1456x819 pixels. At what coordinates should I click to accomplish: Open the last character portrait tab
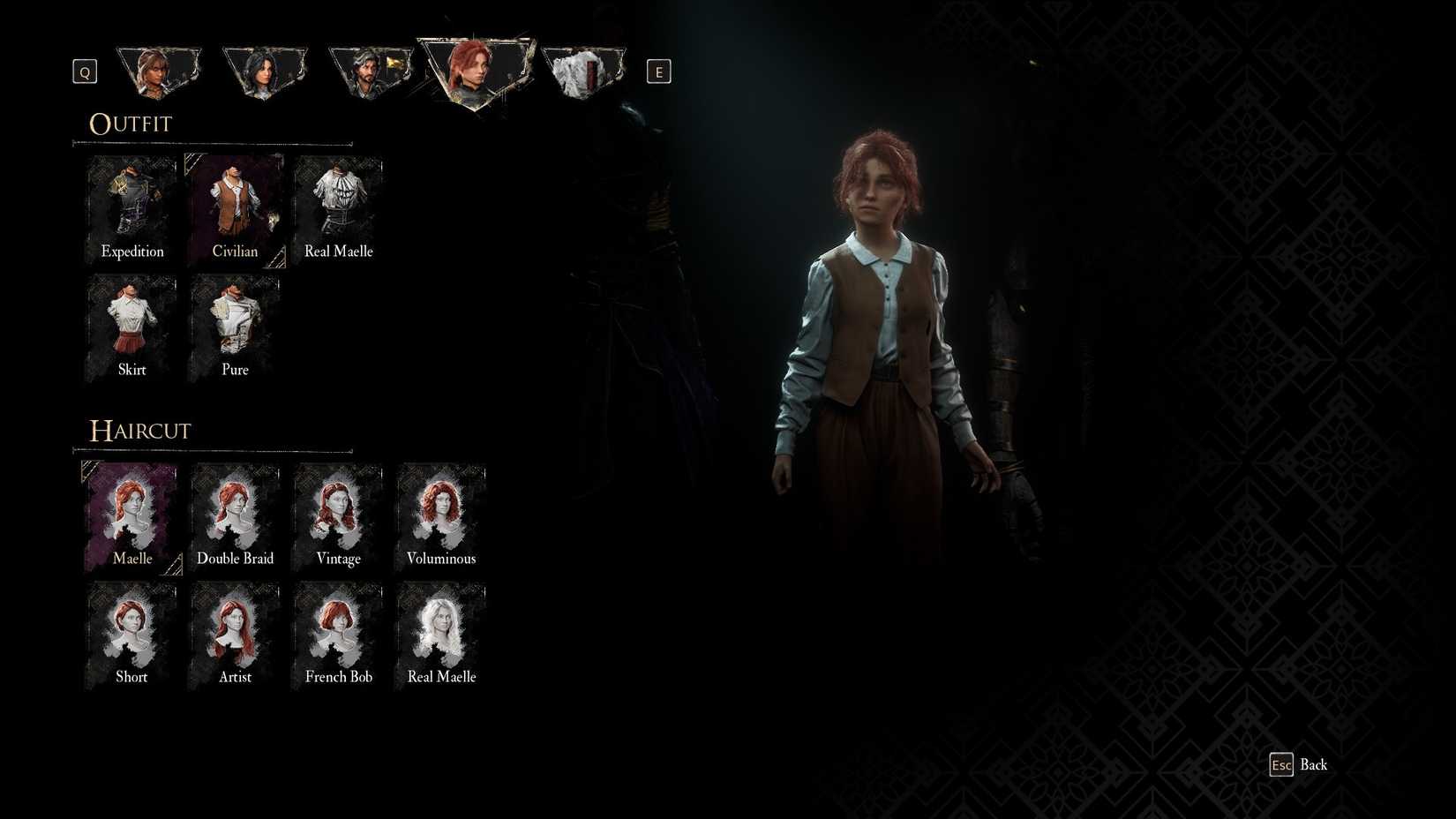click(583, 71)
